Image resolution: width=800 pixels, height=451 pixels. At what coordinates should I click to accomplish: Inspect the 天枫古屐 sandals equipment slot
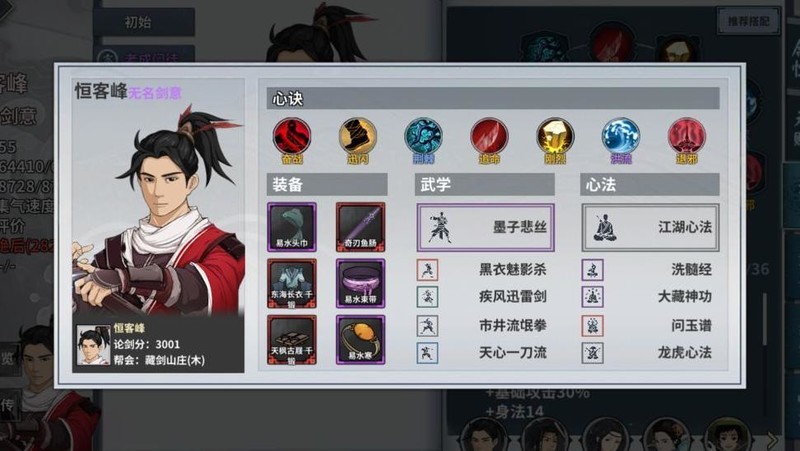click(292, 340)
